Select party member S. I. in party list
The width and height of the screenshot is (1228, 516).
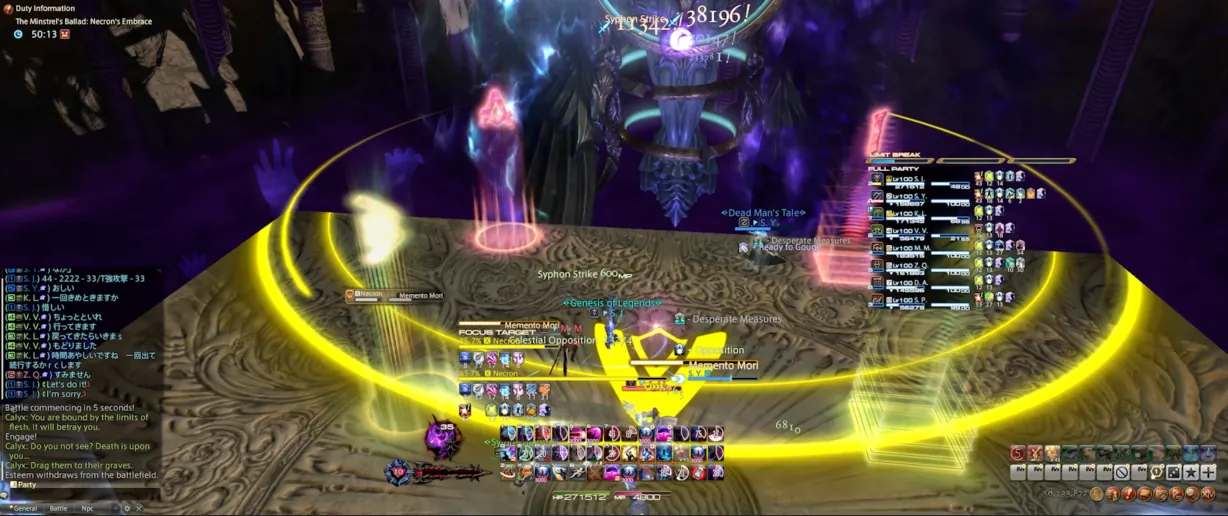[x=920, y=179]
